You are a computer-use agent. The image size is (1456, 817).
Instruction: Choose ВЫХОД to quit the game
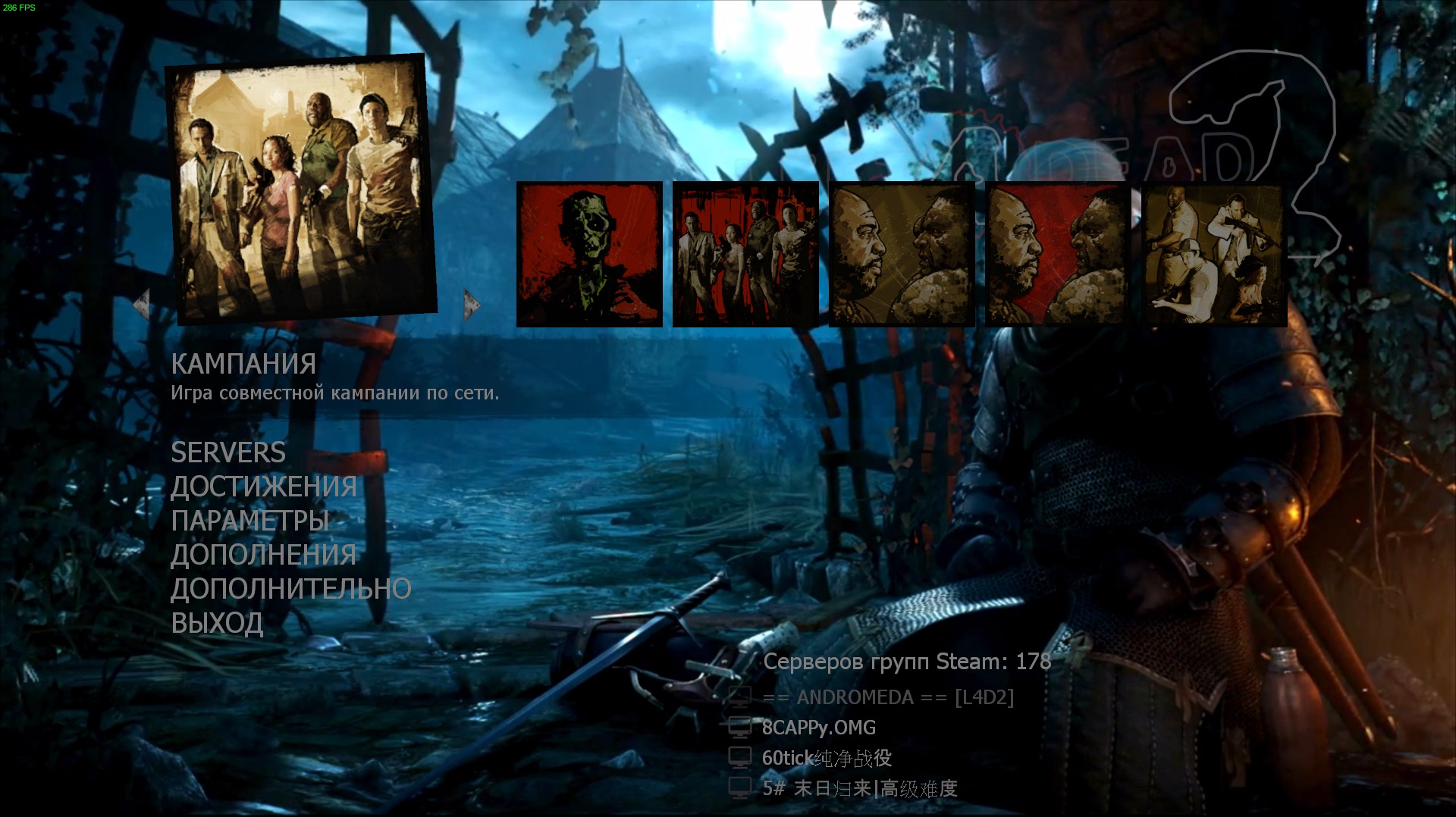tap(217, 623)
